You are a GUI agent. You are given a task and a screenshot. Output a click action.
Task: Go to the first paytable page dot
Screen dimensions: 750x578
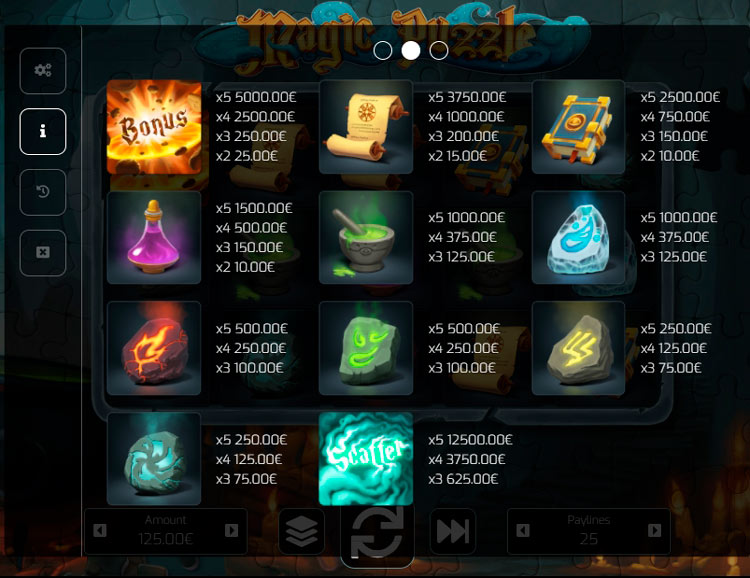pos(382,50)
